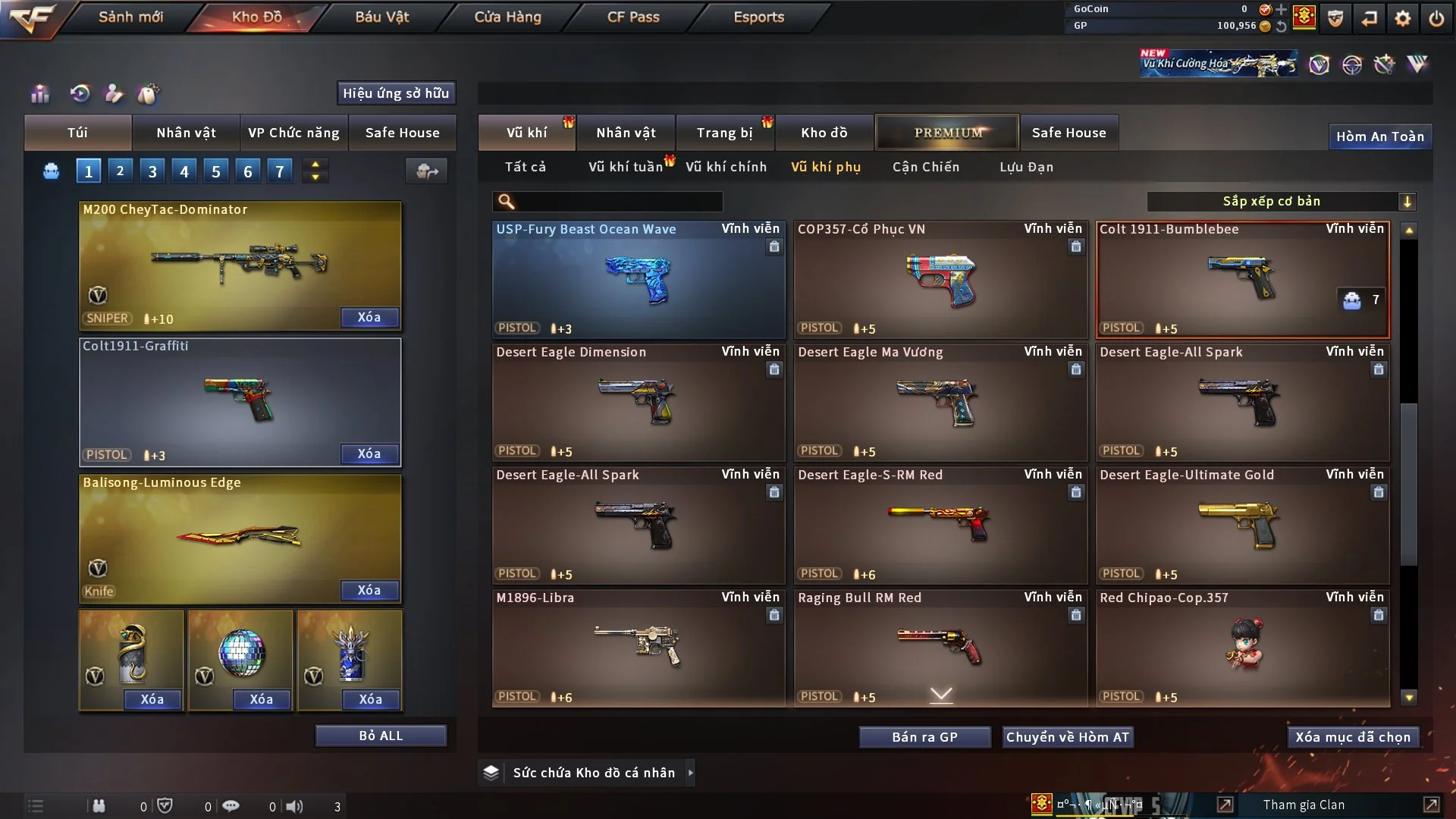Image resolution: width=1456 pixels, height=819 pixels.
Task: Pick the Red Chipao-Cop.357 item
Action: tap(1242, 648)
